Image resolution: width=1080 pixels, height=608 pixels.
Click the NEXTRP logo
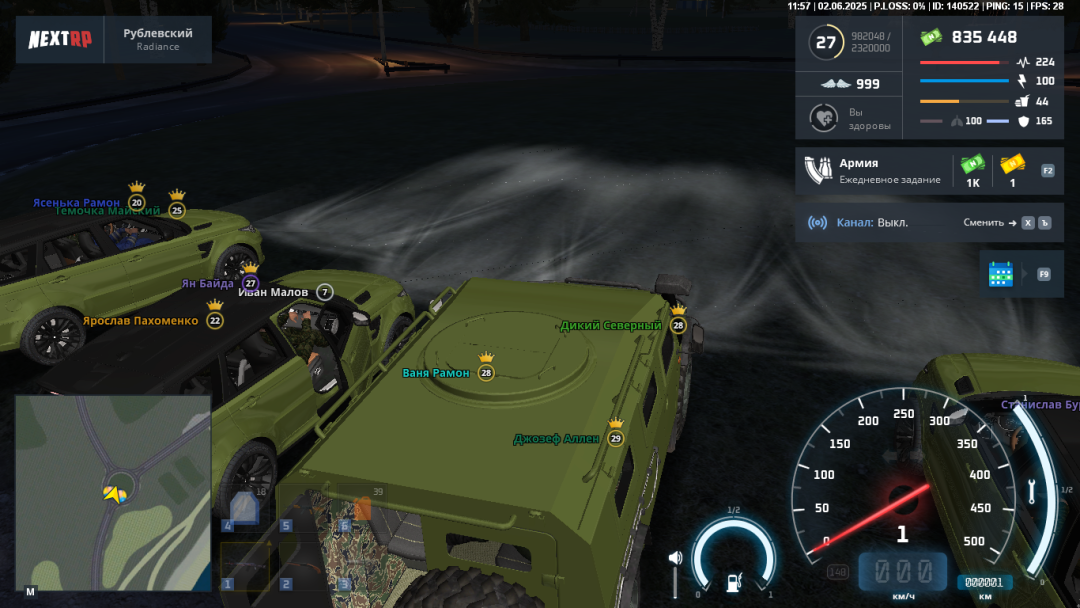pyautogui.click(x=60, y=40)
